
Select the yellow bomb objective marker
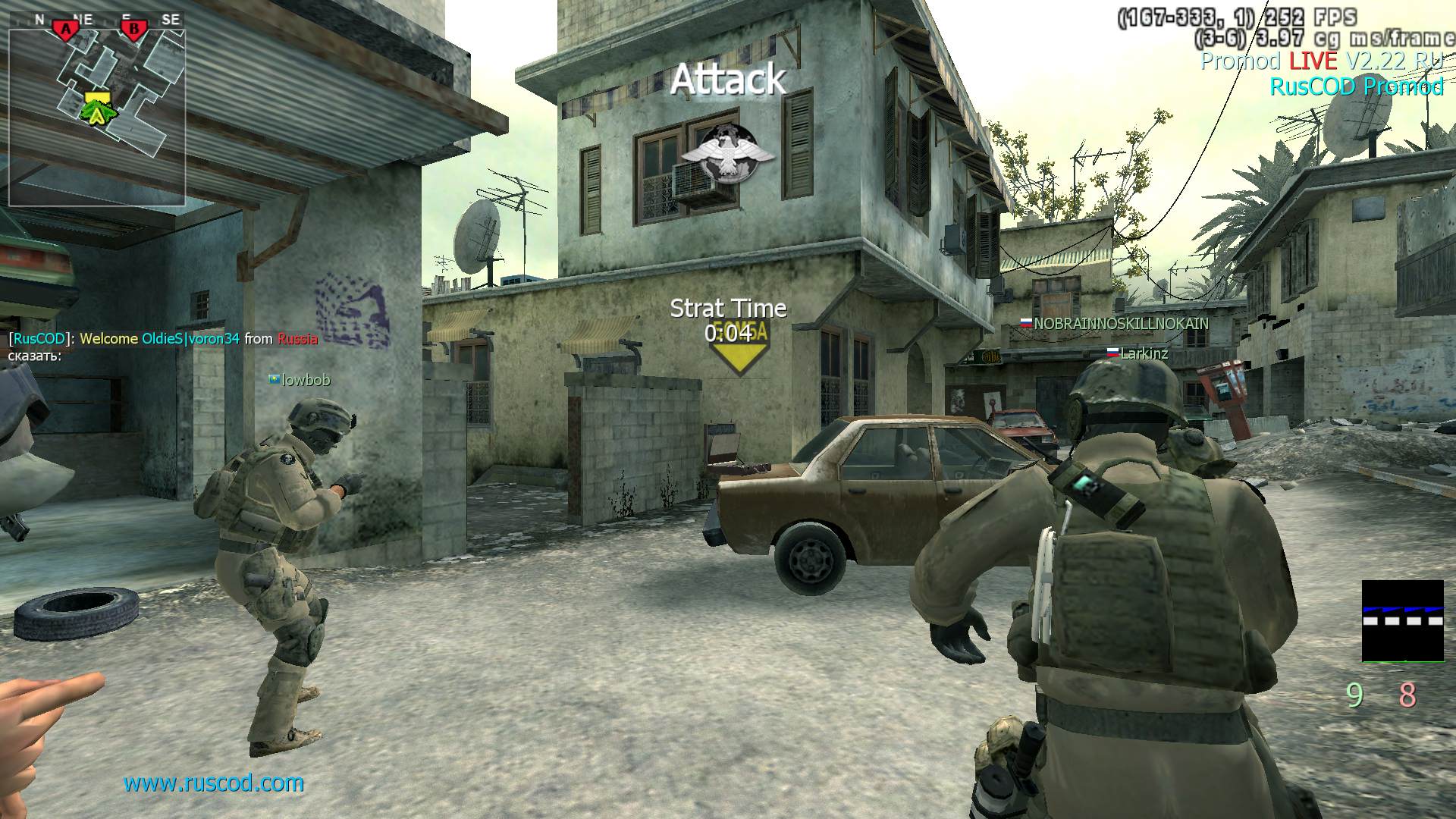[x=736, y=347]
